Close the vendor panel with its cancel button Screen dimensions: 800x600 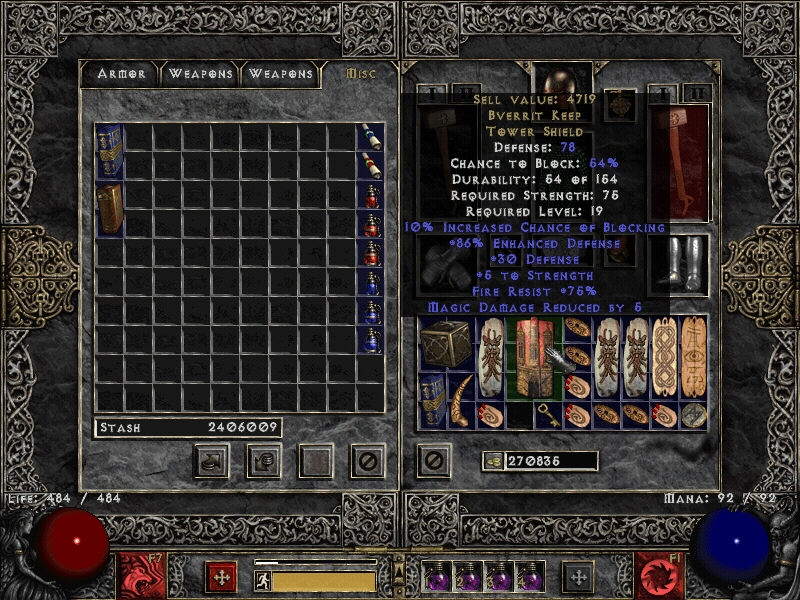[368, 460]
